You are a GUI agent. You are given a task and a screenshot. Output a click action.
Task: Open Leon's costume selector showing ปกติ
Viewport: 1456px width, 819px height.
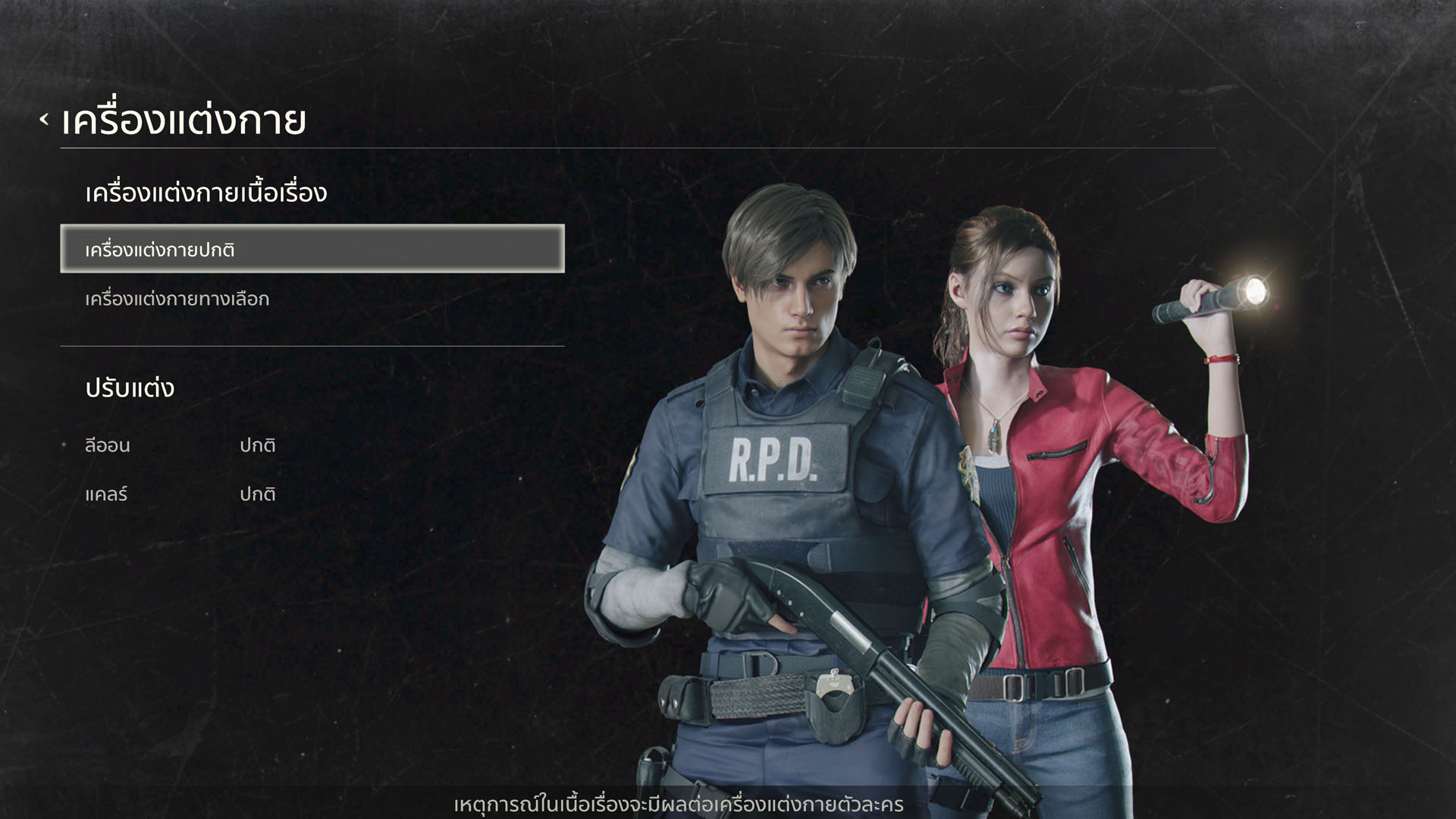click(258, 446)
